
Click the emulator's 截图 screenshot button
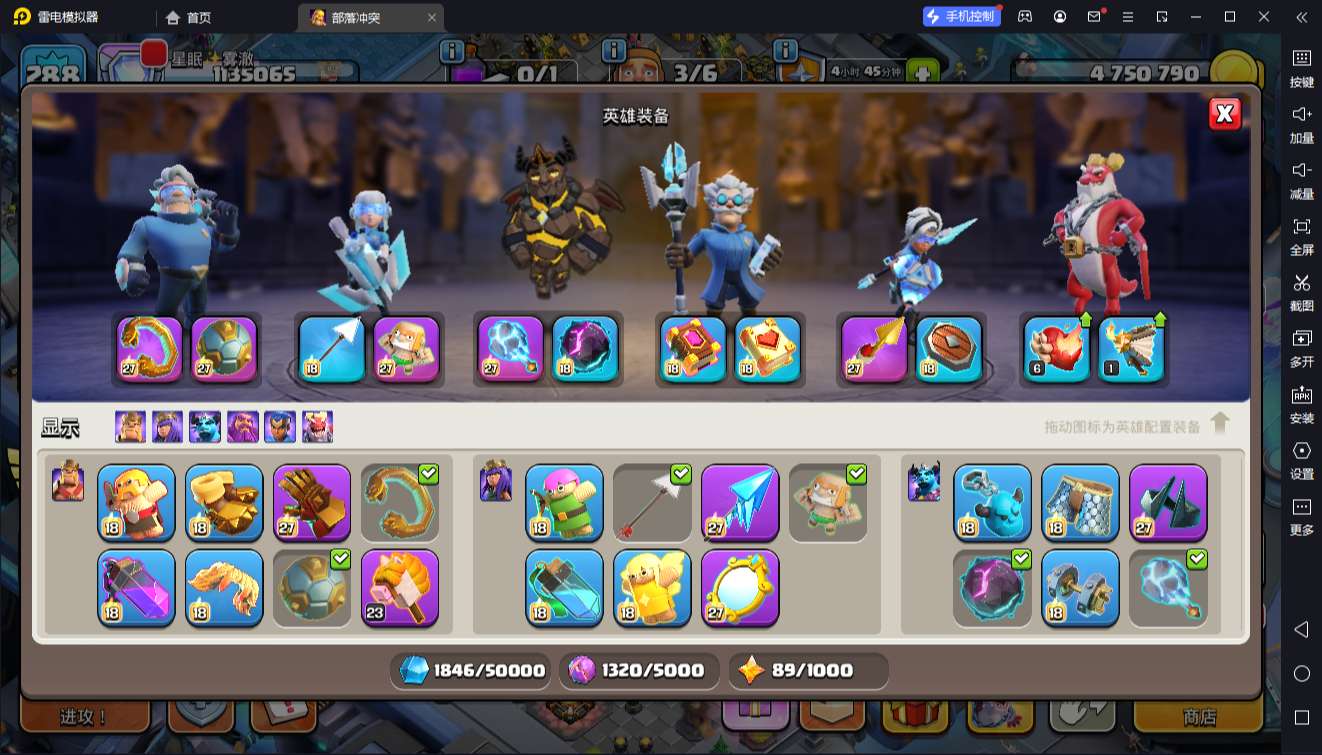pos(1301,292)
